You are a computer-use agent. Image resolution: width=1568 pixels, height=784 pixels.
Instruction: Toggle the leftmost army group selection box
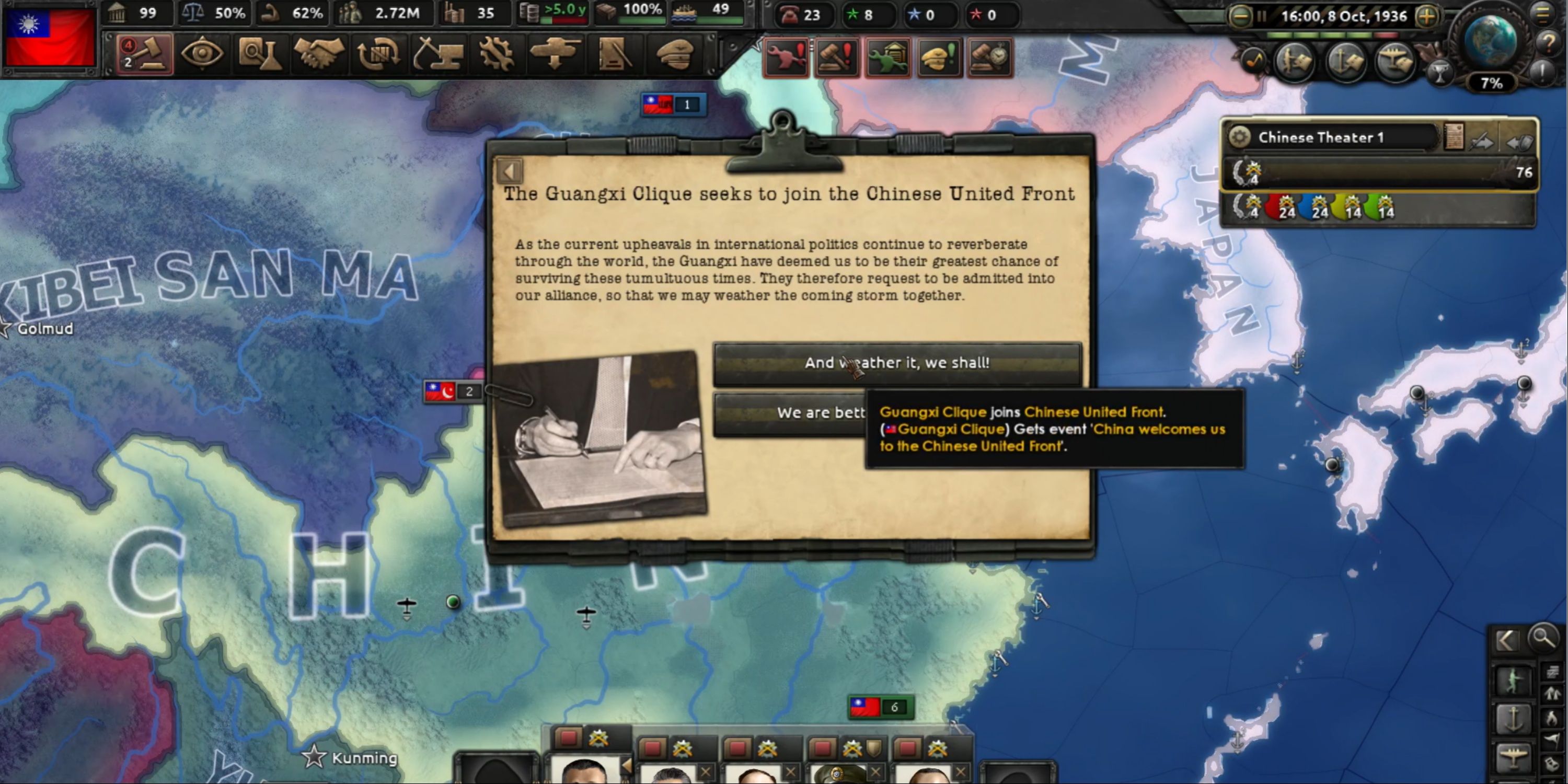point(569,737)
